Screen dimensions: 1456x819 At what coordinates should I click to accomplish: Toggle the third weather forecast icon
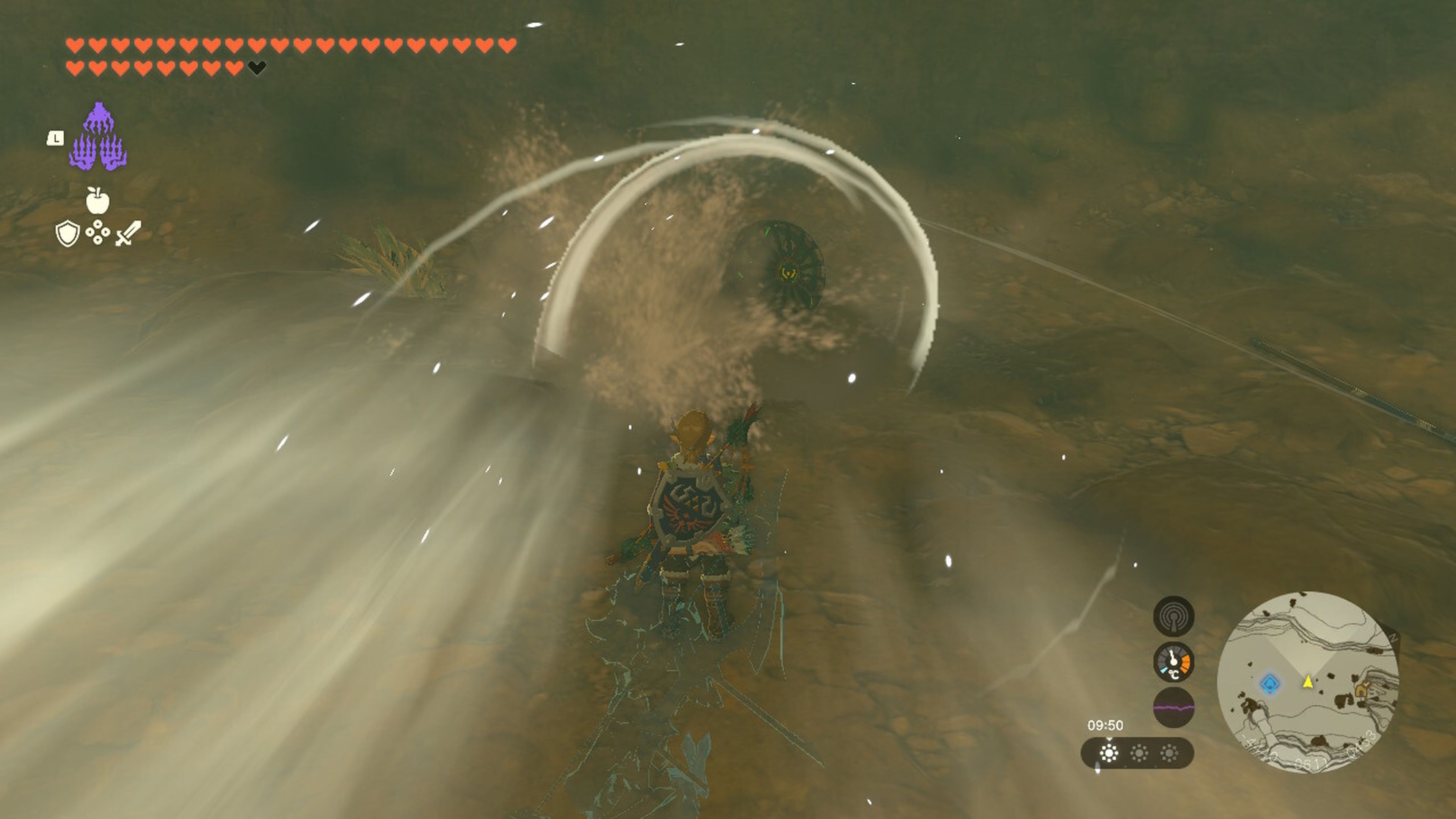1169,752
